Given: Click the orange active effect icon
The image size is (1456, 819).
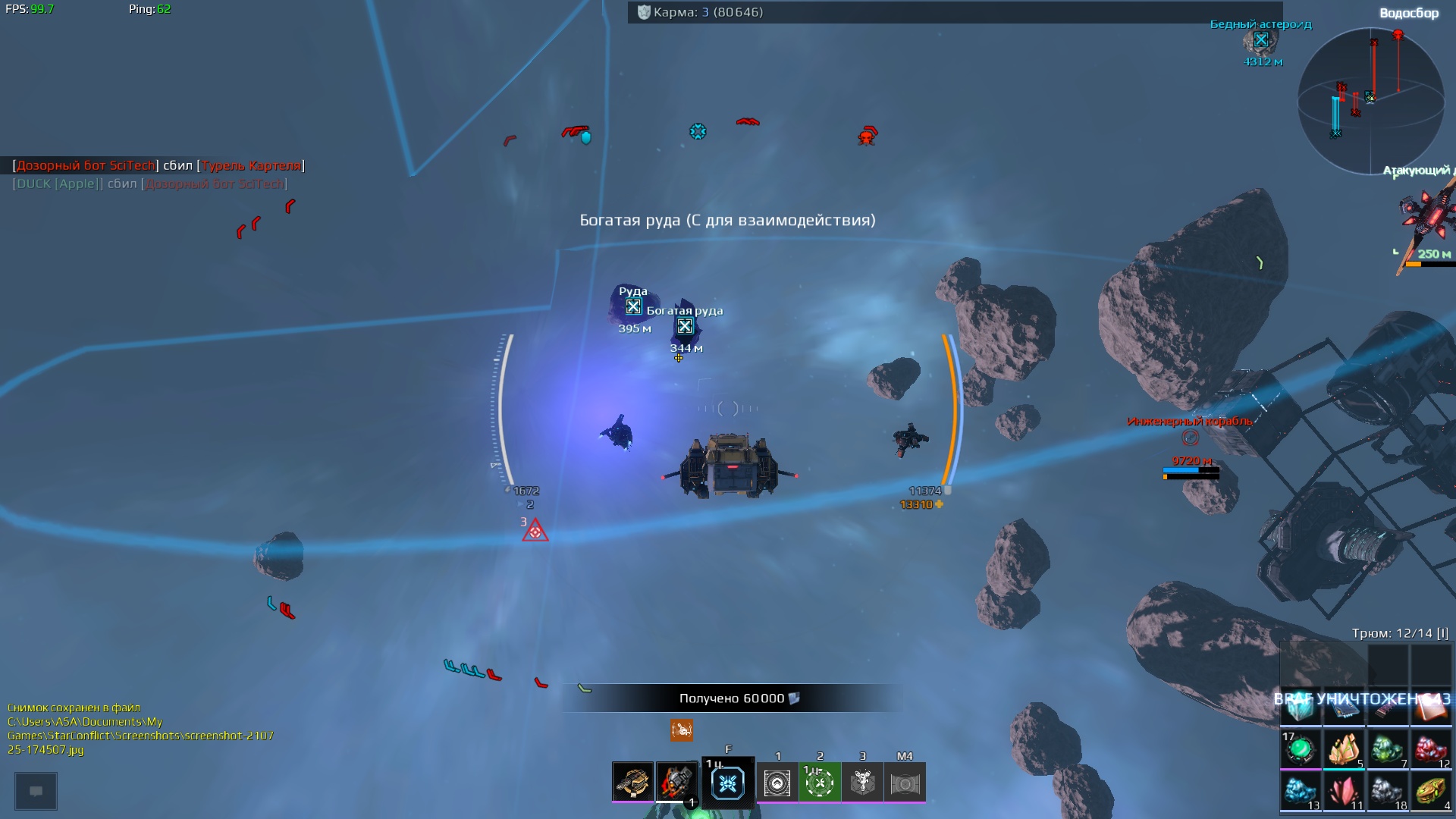Looking at the screenshot, I should (682, 730).
